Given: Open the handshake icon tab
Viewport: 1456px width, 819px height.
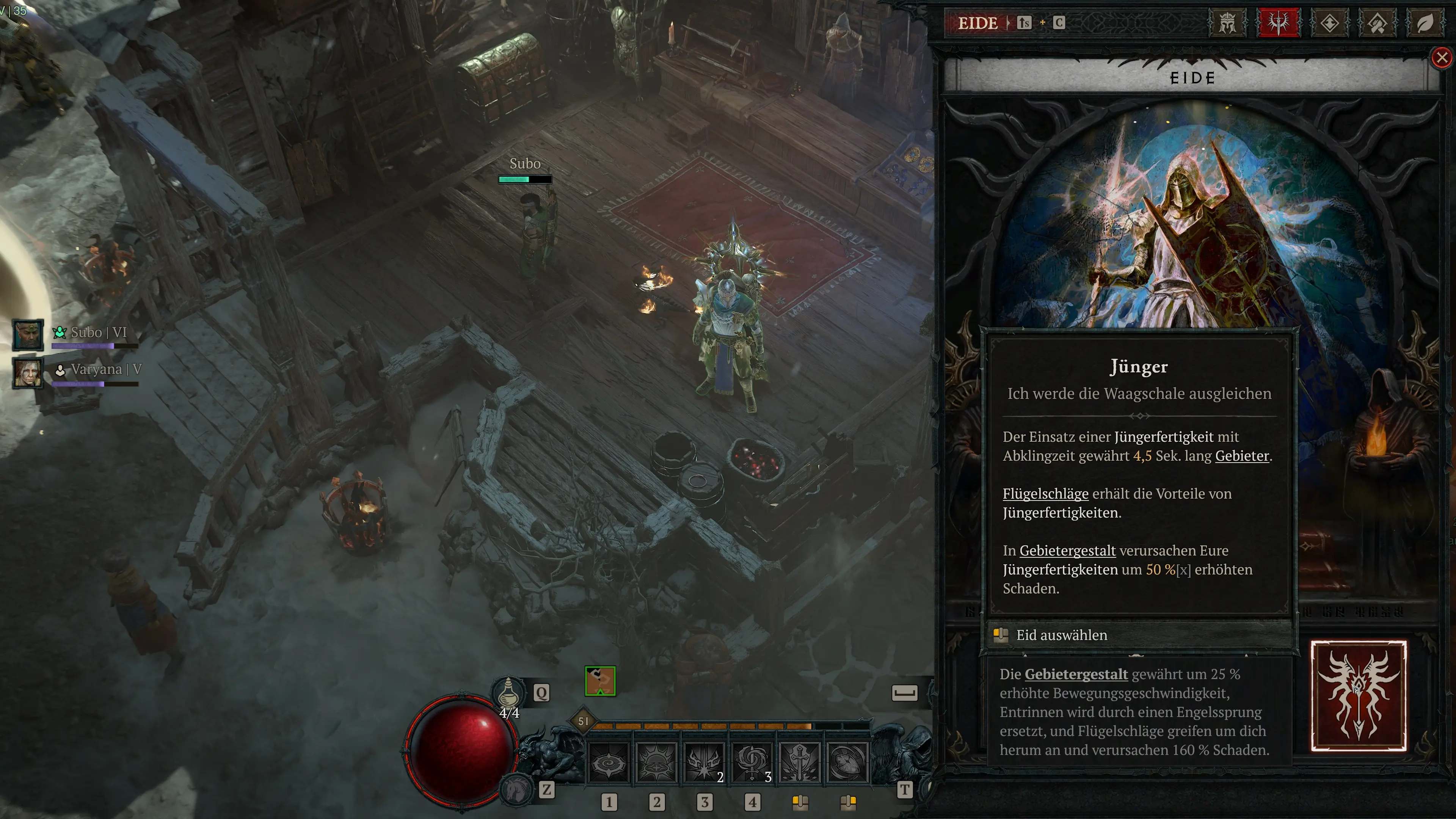Looking at the screenshot, I should coord(1377,23).
